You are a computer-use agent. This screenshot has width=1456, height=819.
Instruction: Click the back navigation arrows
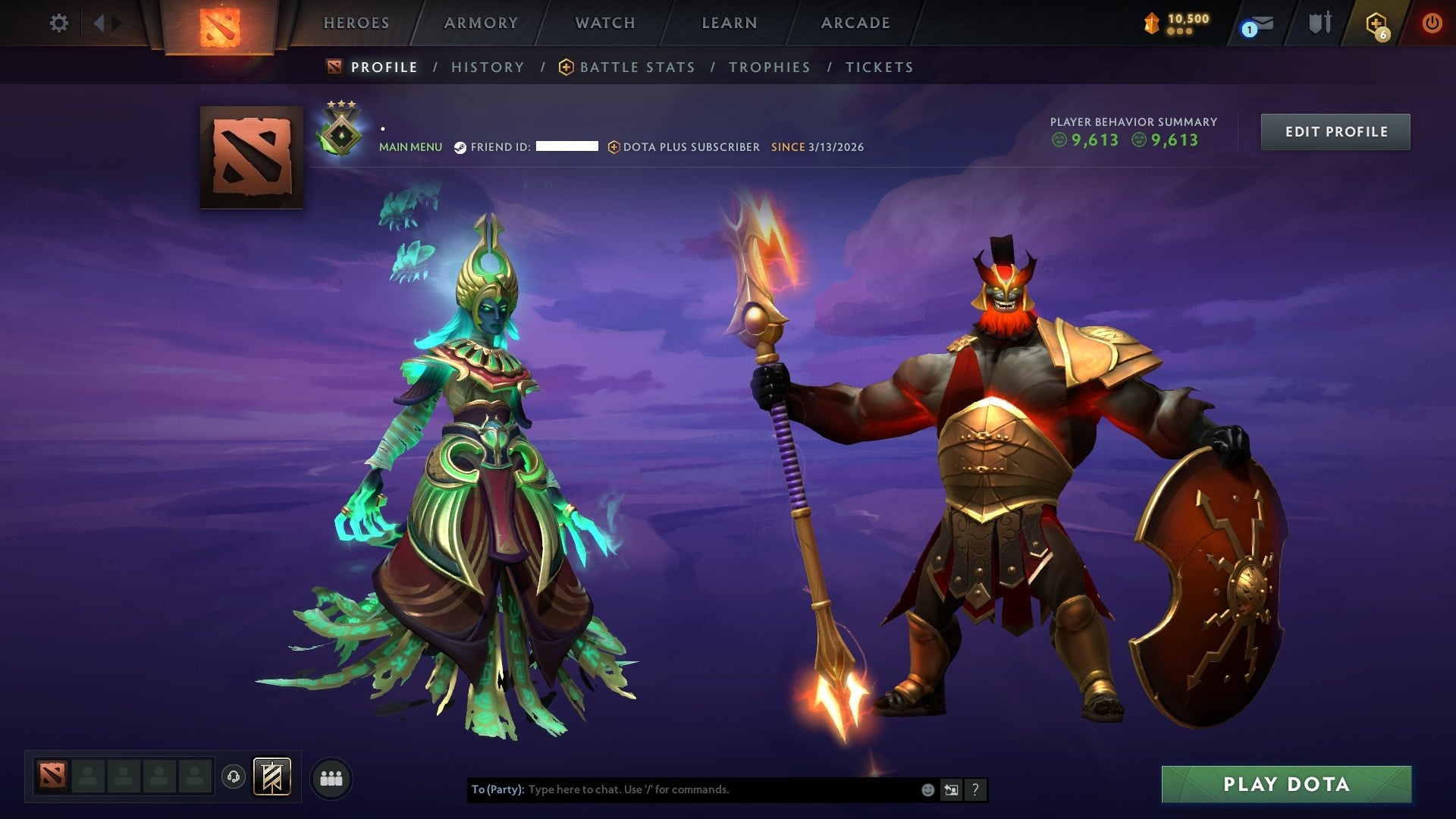pyautogui.click(x=101, y=21)
